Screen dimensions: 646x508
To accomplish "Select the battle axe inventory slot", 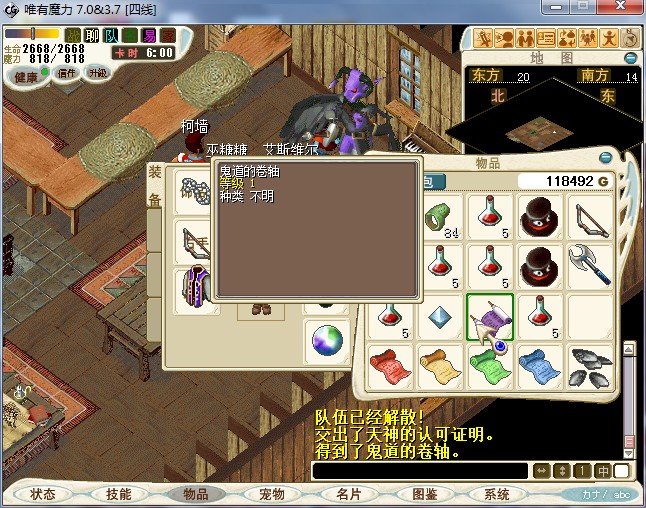I will [x=590, y=266].
